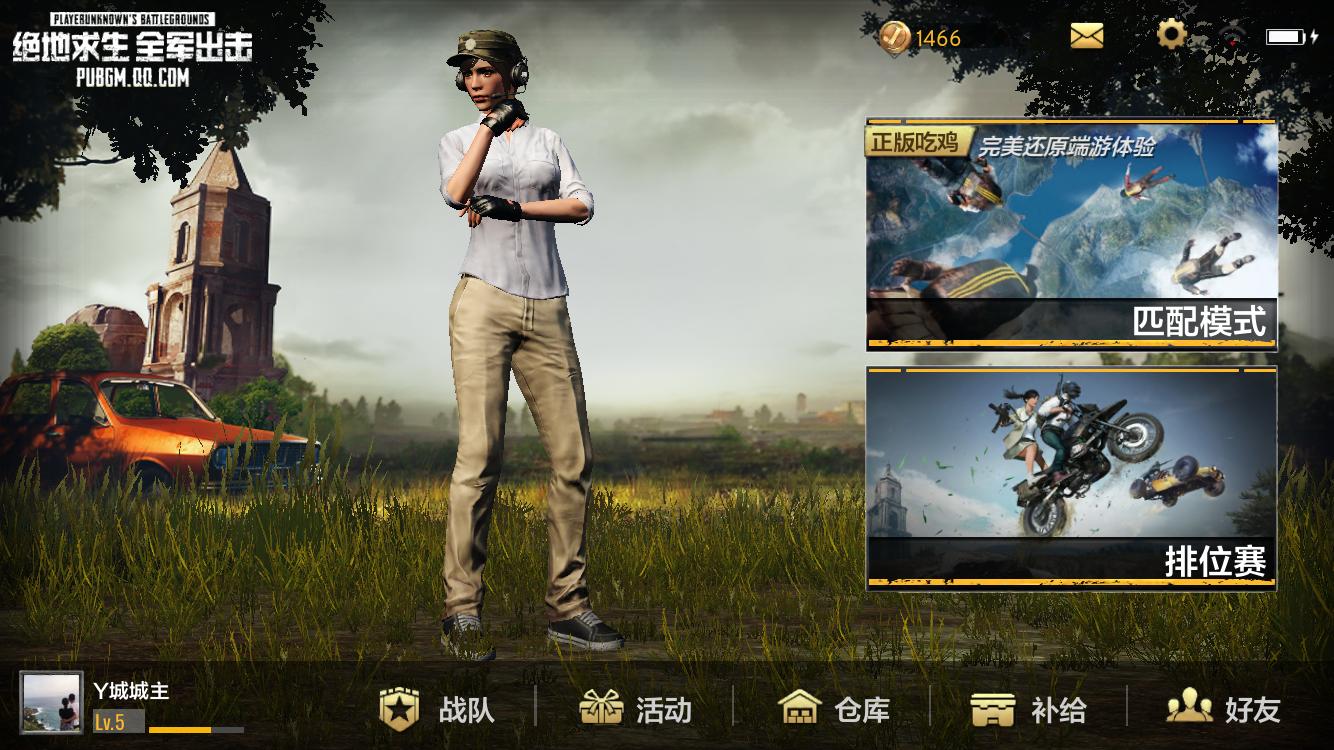This screenshot has width=1334, height=750.
Task: Select the 战队 clan shield icon
Action: tap(401, 710)
